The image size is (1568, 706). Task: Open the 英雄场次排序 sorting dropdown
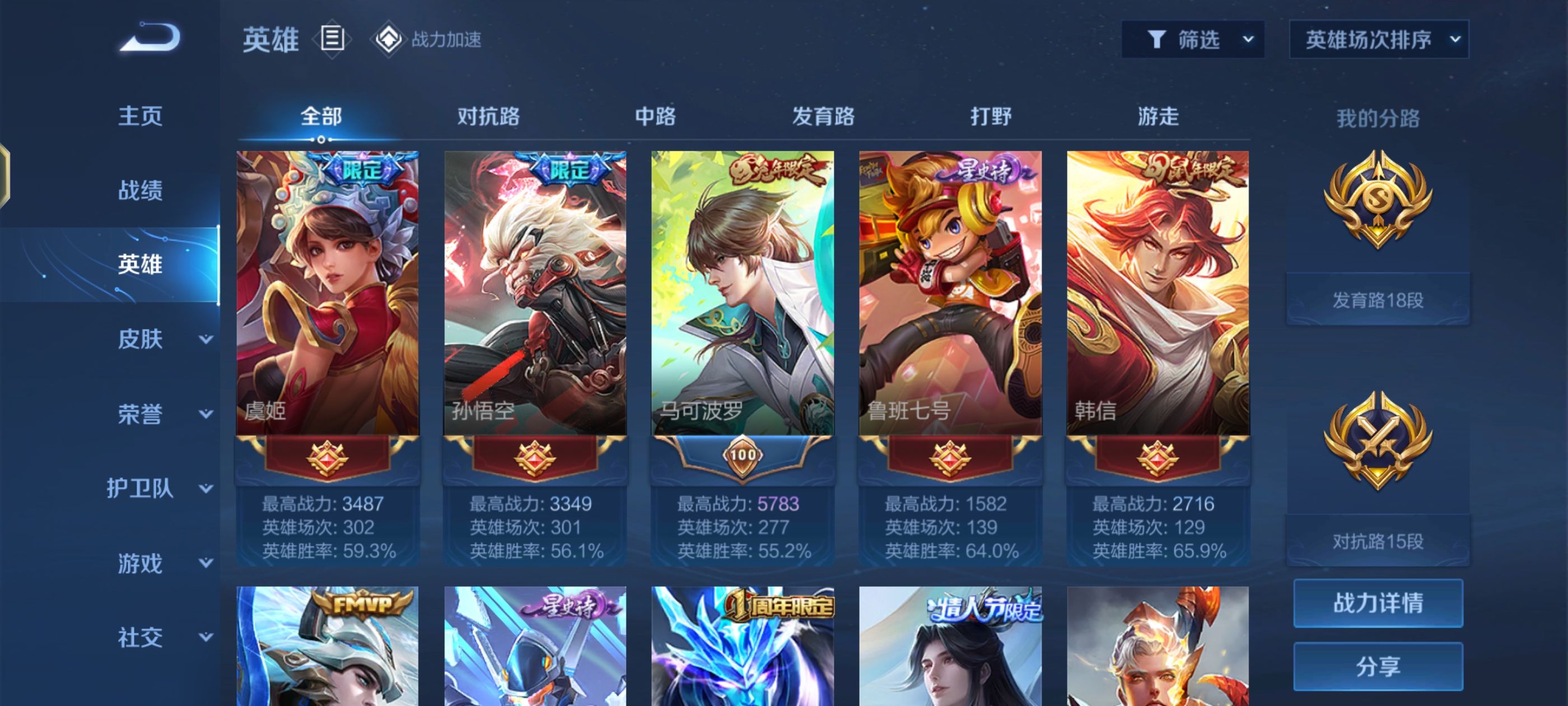(1377, 39)
